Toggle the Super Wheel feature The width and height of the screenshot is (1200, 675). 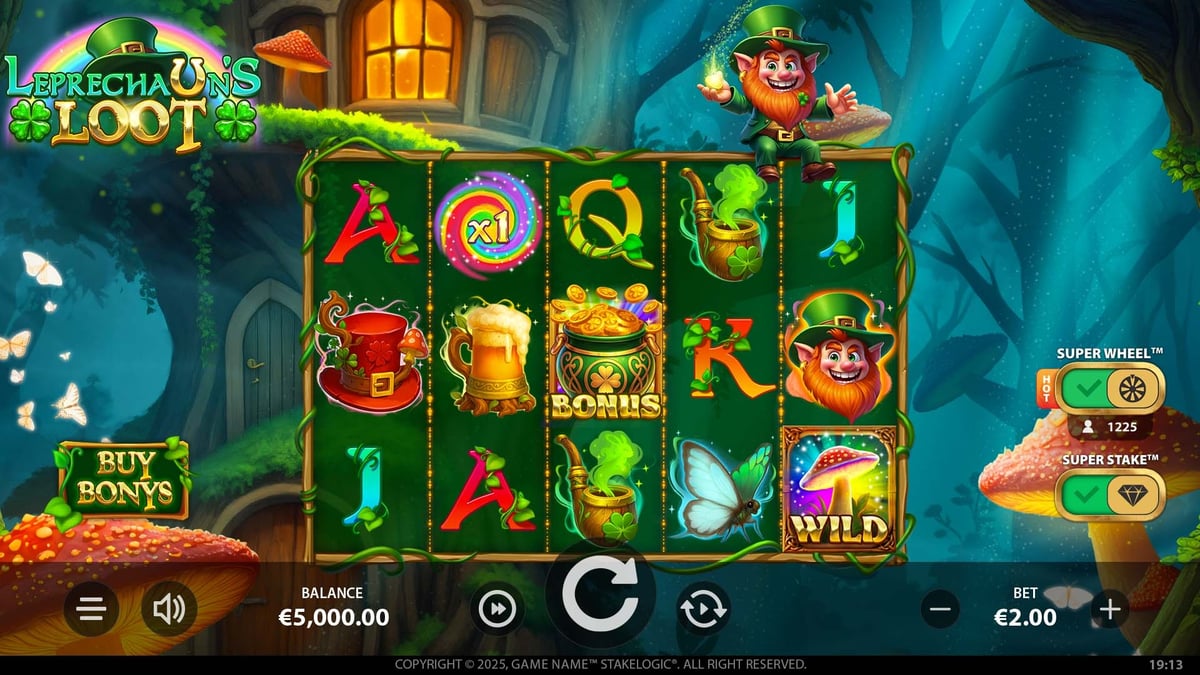pos(1110,387)
